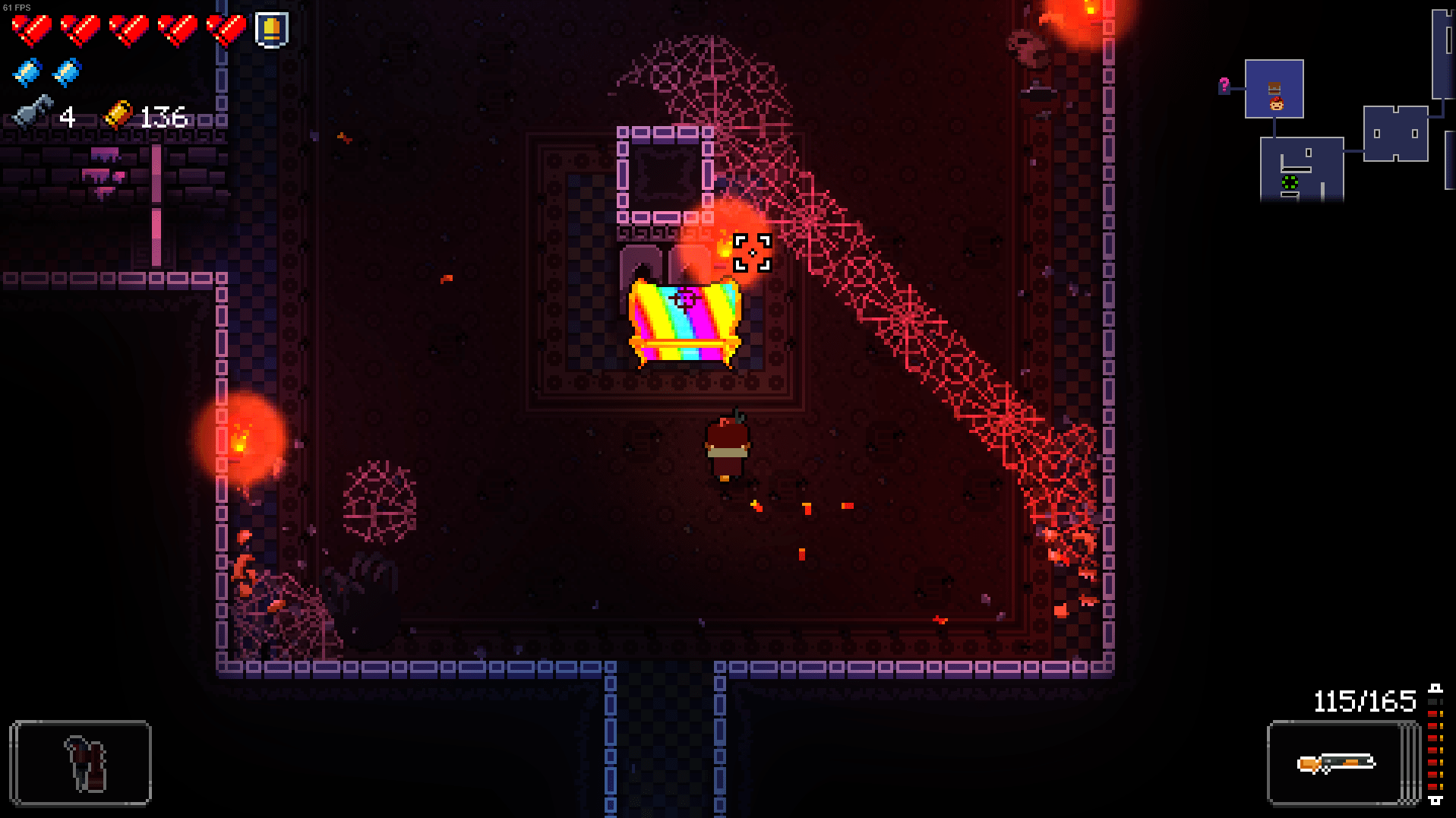Select the first blue blank icon

[x=29, y=73]
